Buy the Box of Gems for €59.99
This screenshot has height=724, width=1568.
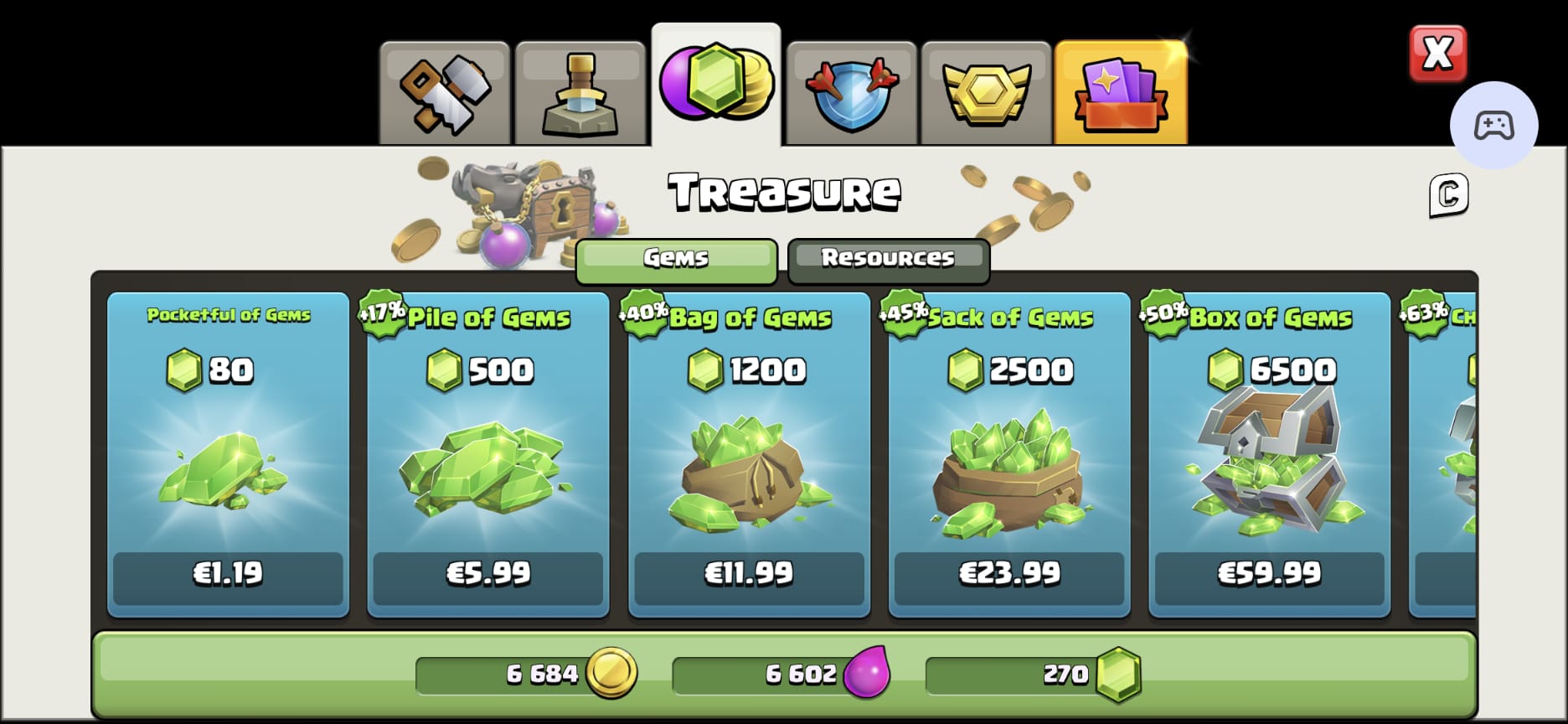click(x=1269, y=575)
